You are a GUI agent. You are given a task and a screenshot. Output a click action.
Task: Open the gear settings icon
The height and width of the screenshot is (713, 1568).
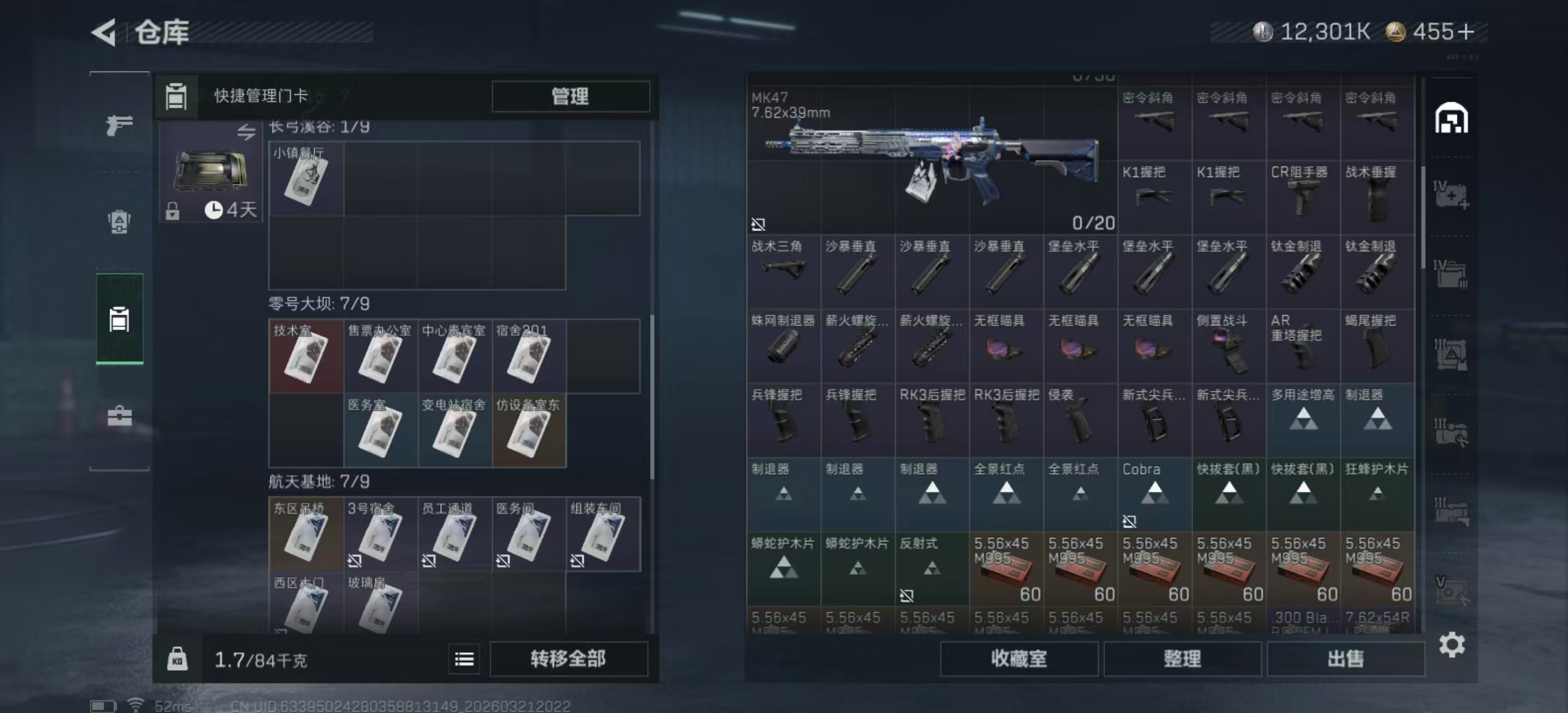pos(1452,644)
